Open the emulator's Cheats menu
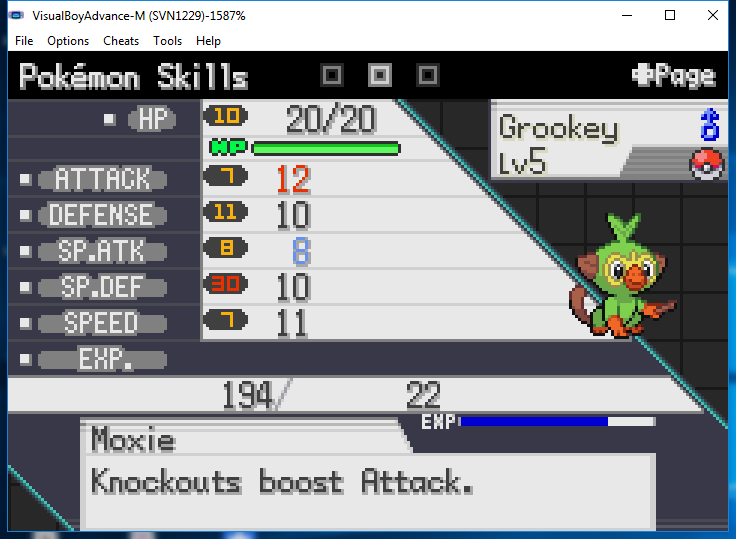 pos(121,41)
